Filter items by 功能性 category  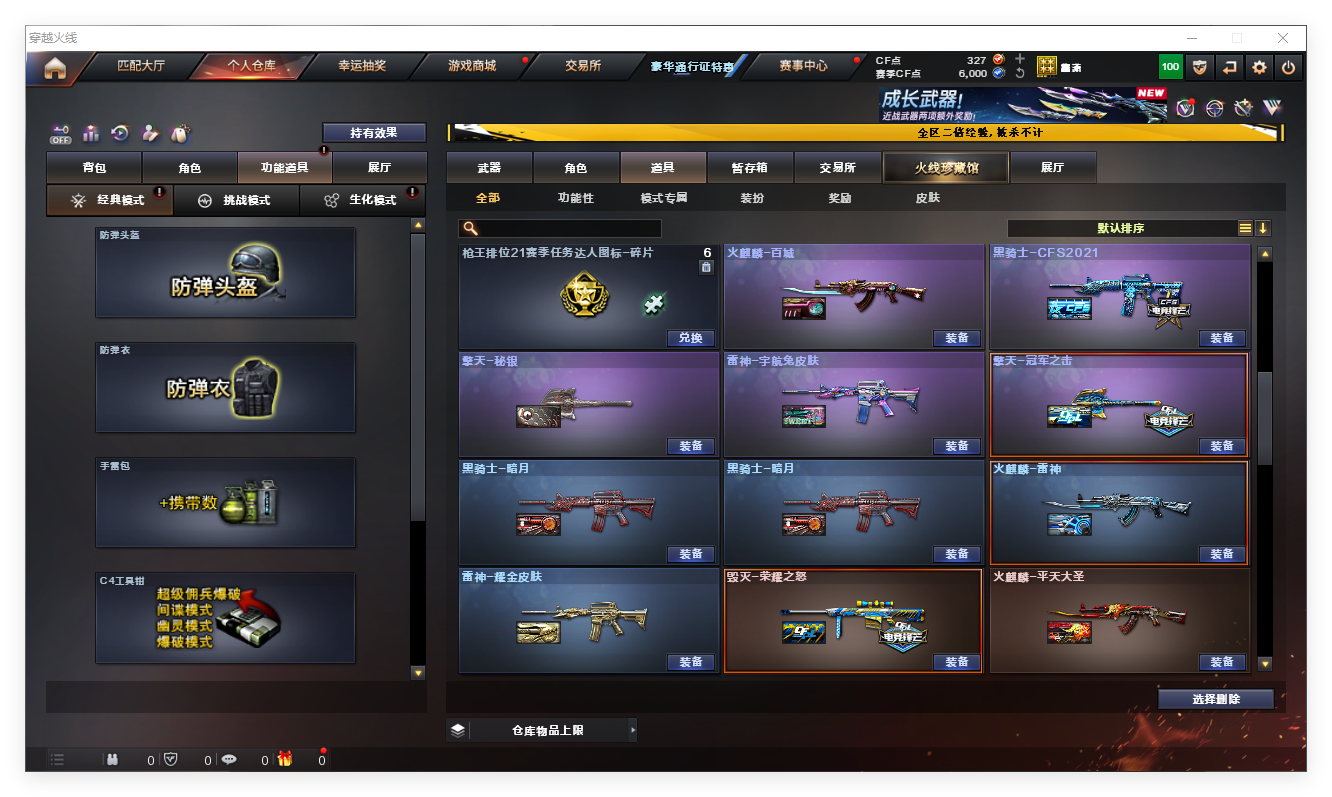575,198
